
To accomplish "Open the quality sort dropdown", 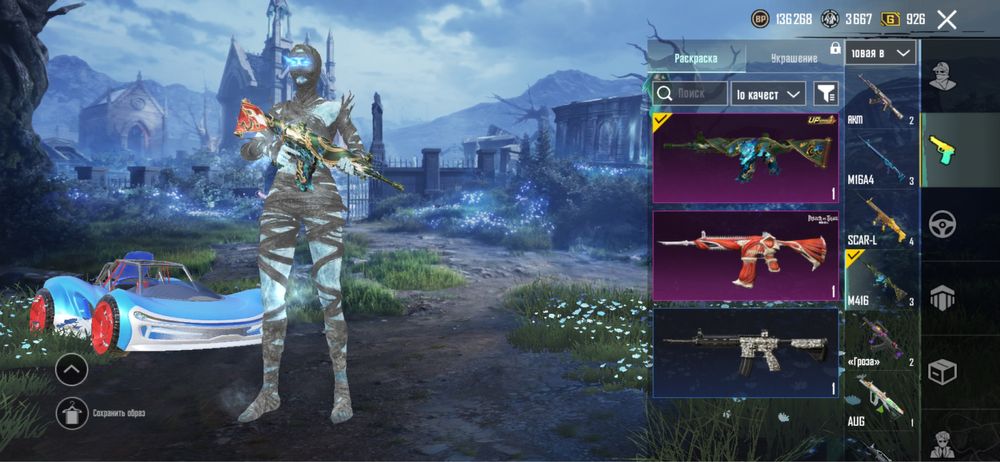I will (768, 93).
